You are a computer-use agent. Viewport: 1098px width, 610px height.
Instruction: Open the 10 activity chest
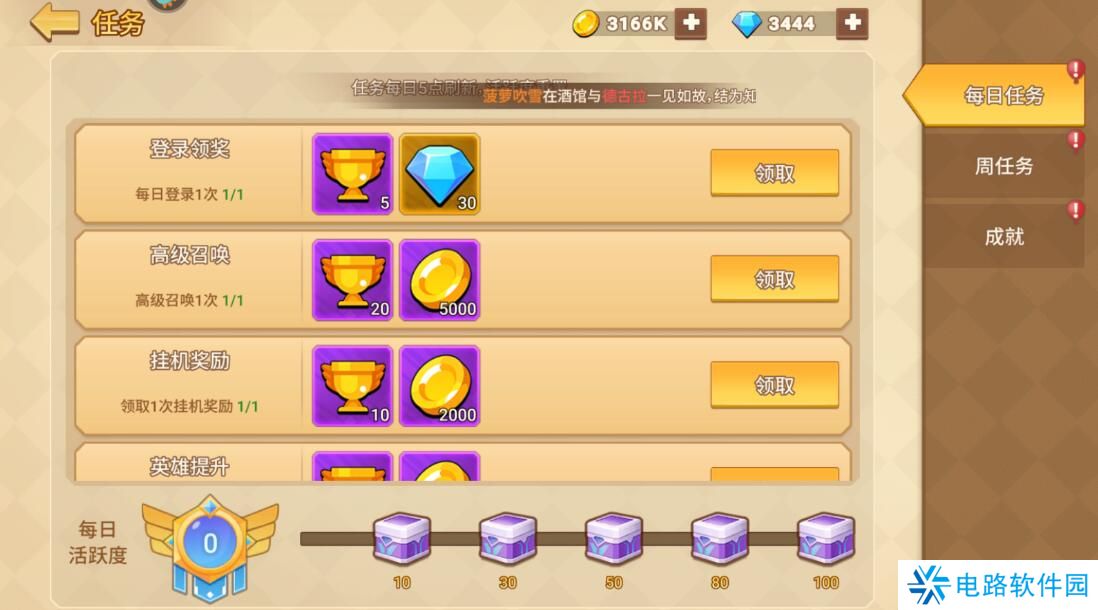[x=401, y=541]
